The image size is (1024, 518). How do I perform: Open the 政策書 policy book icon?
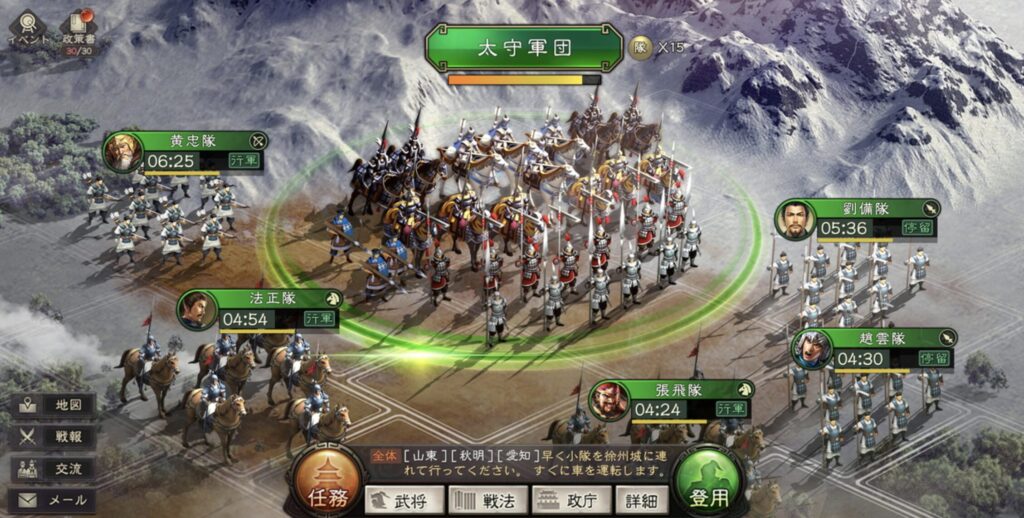83,30
